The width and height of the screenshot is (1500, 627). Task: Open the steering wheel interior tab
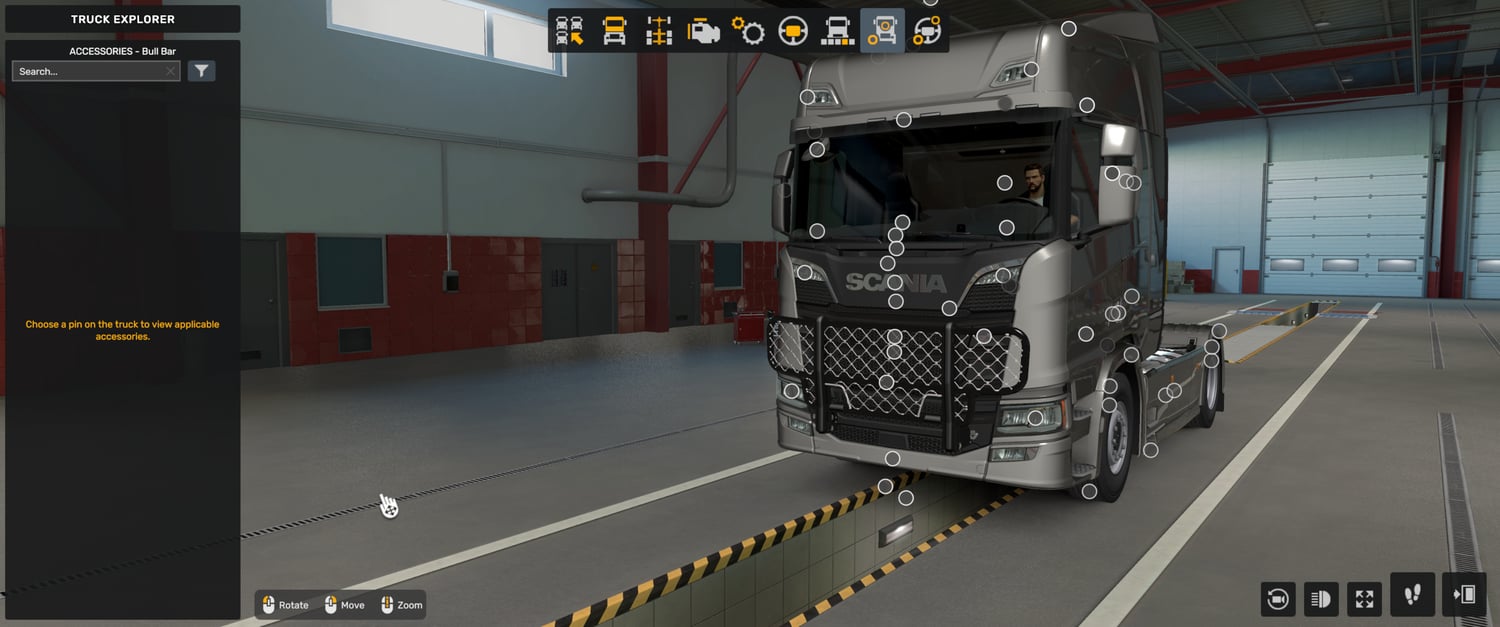(793, 31)
